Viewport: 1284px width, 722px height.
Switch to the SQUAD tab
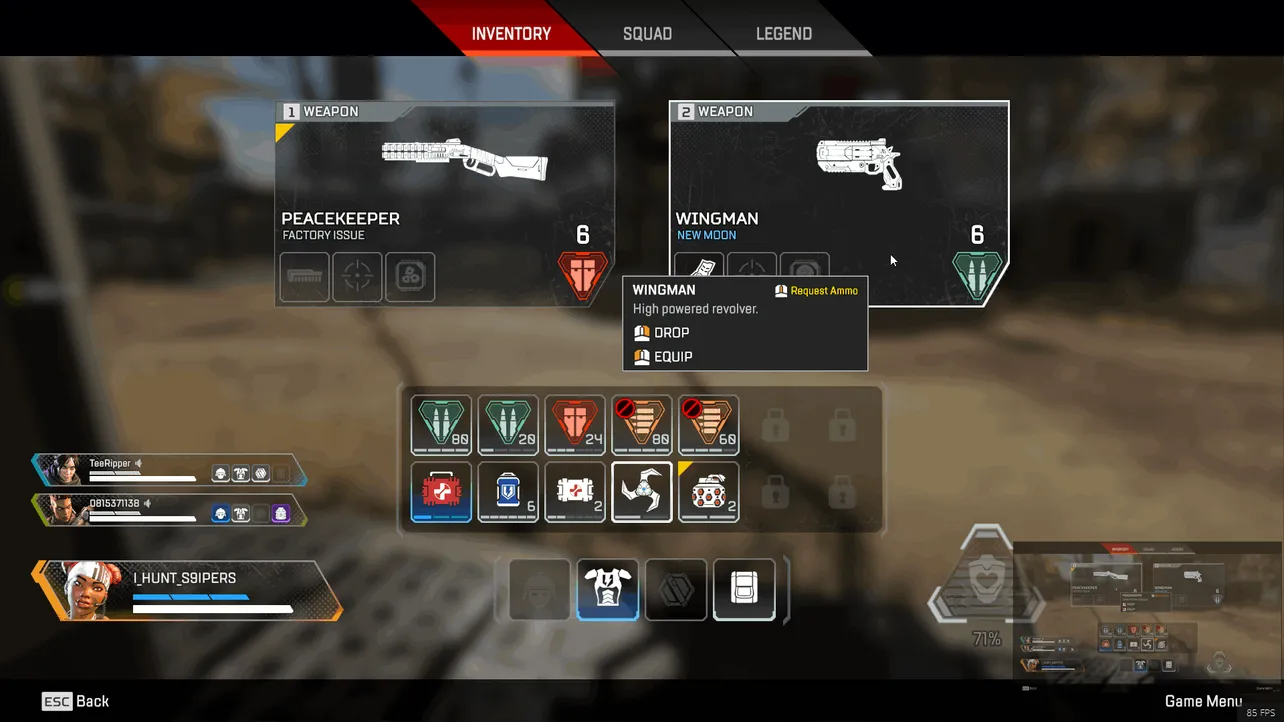pyautogui.click(x=647, y=33)
